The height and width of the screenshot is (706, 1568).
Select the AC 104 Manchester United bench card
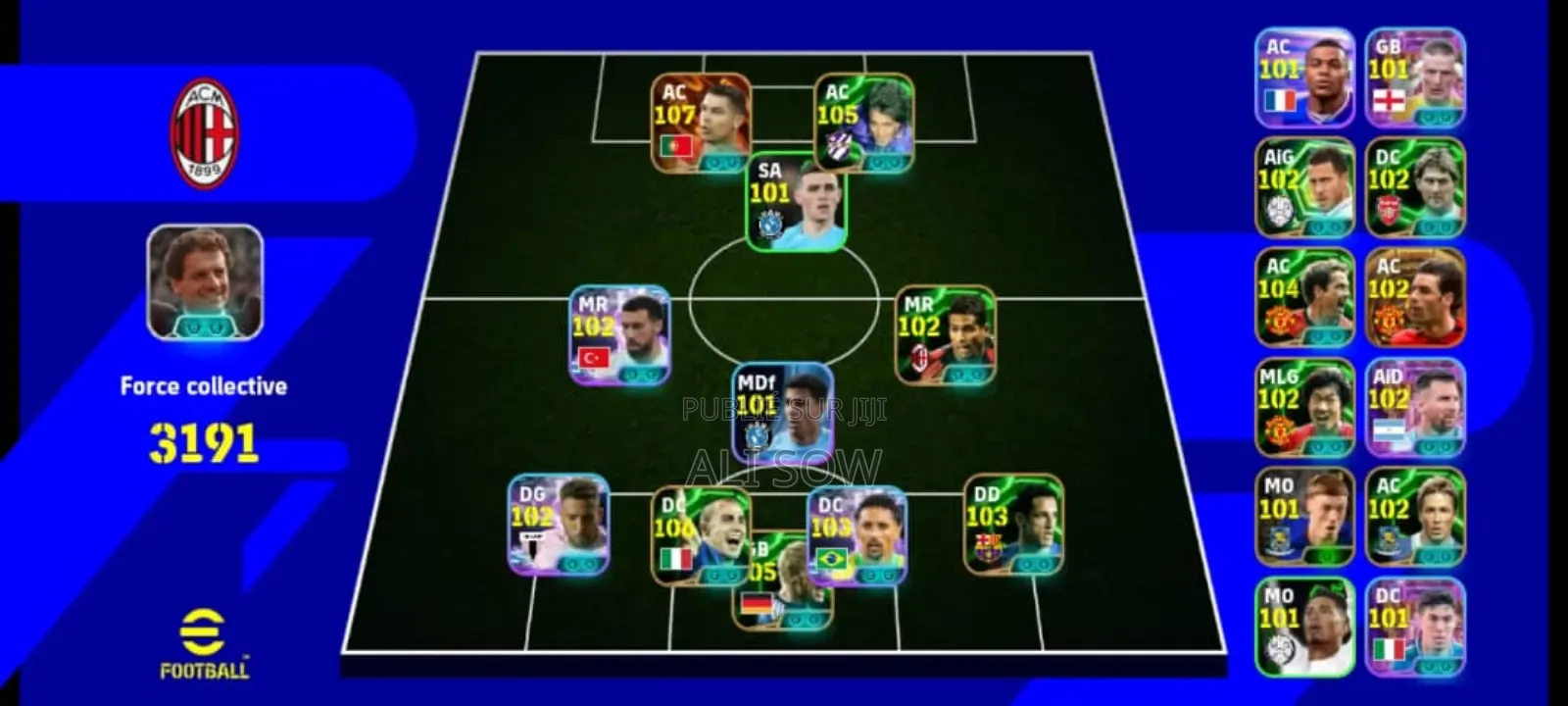1306,296
